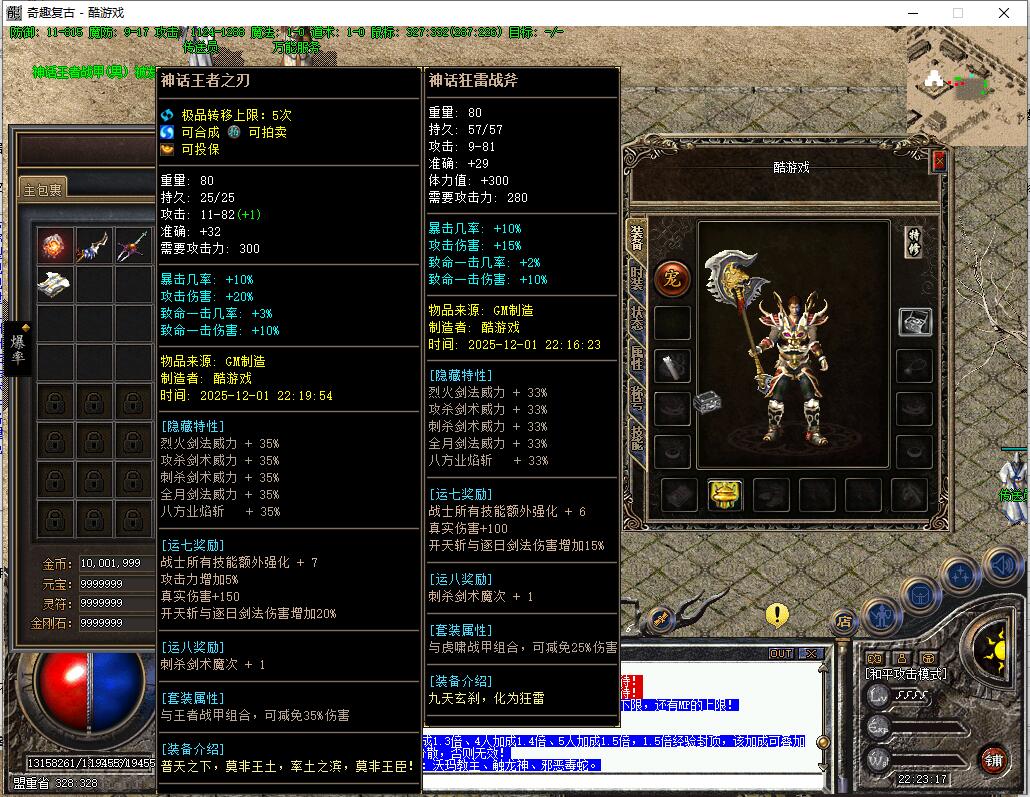Close the character equipment panel
Screen dimensions: 1030x797
[x=938, y=160]
